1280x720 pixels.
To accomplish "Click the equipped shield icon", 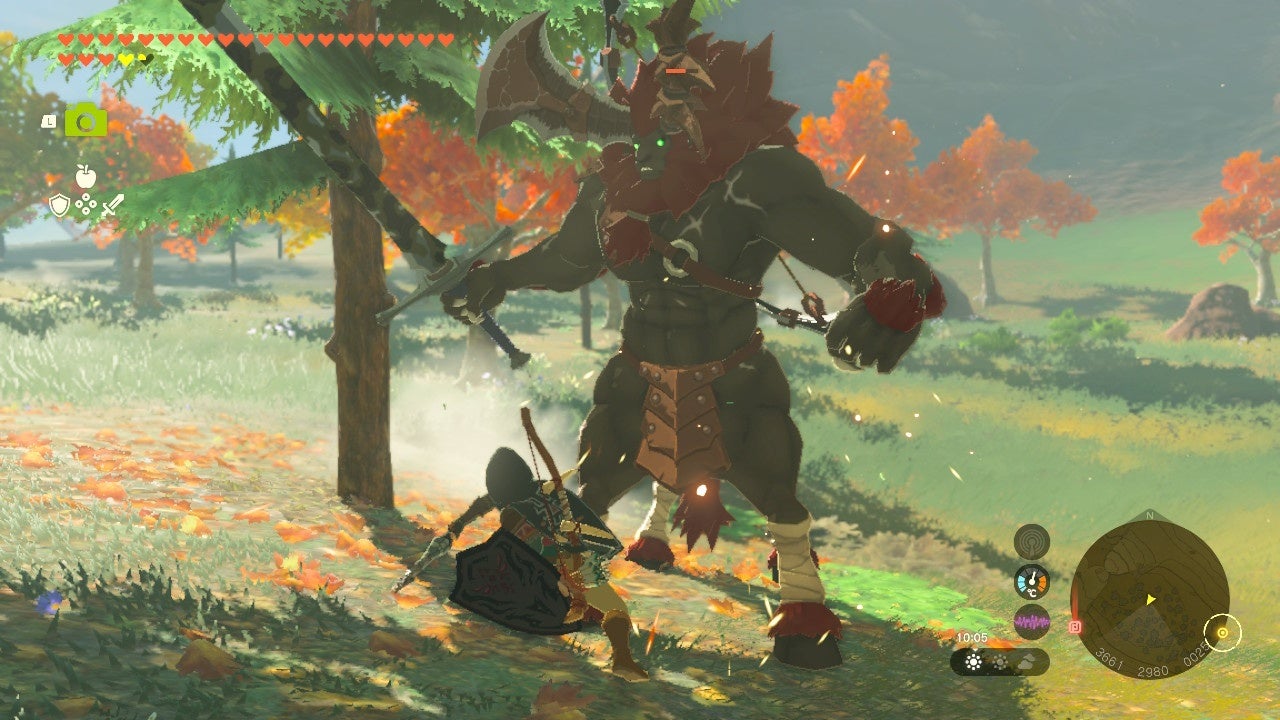I will coord(60,205).
